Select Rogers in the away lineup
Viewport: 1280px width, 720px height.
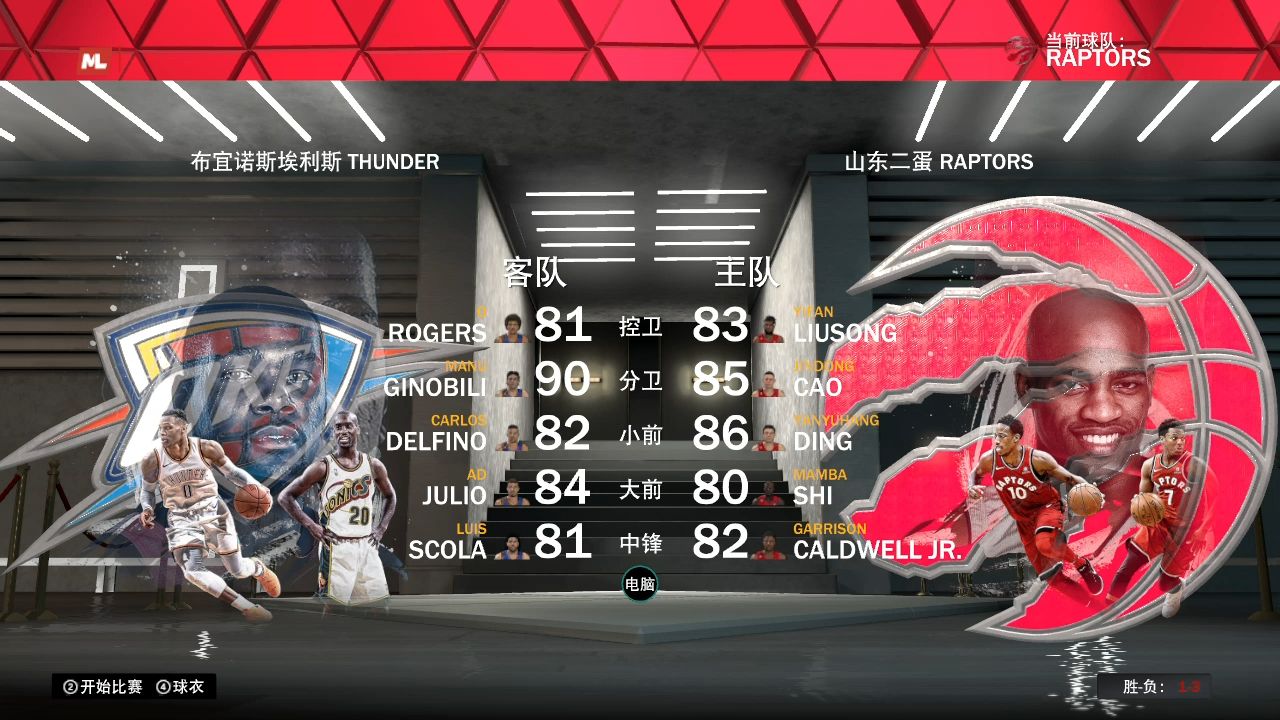click(x=437, y=332)
